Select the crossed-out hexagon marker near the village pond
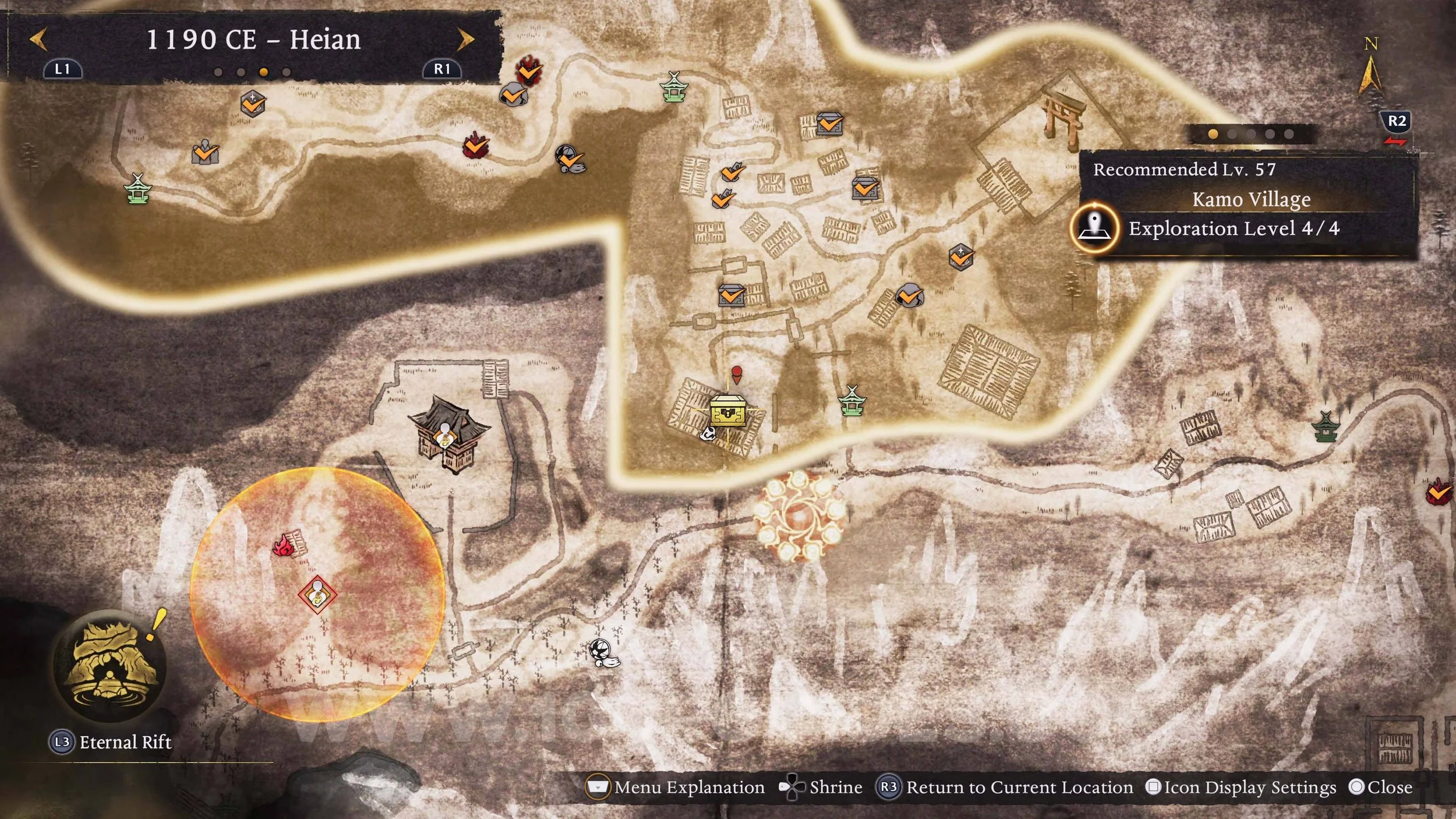 [x=960, y=257]
